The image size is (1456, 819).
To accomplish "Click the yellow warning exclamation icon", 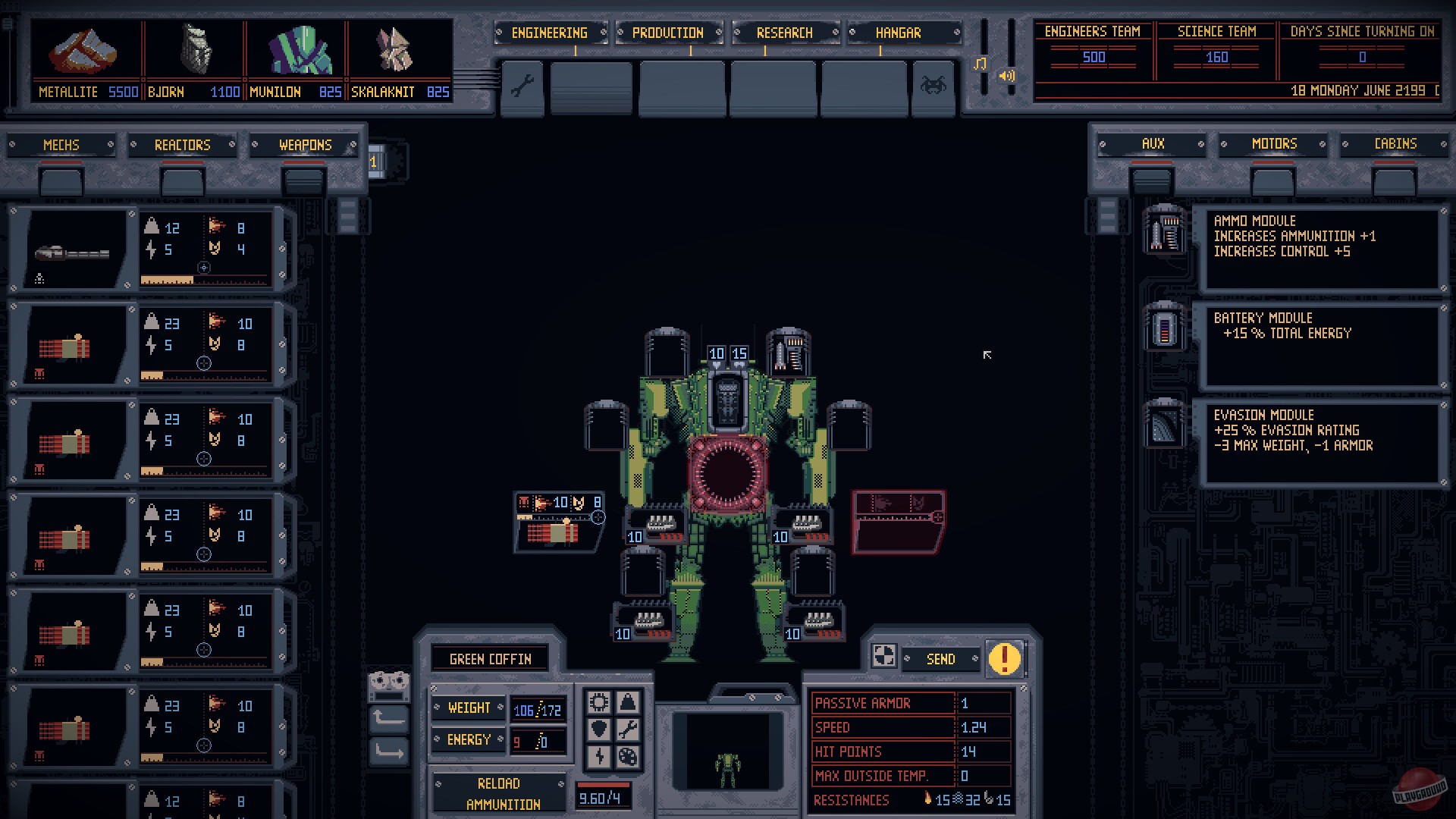I will (x=1005, y=660).
